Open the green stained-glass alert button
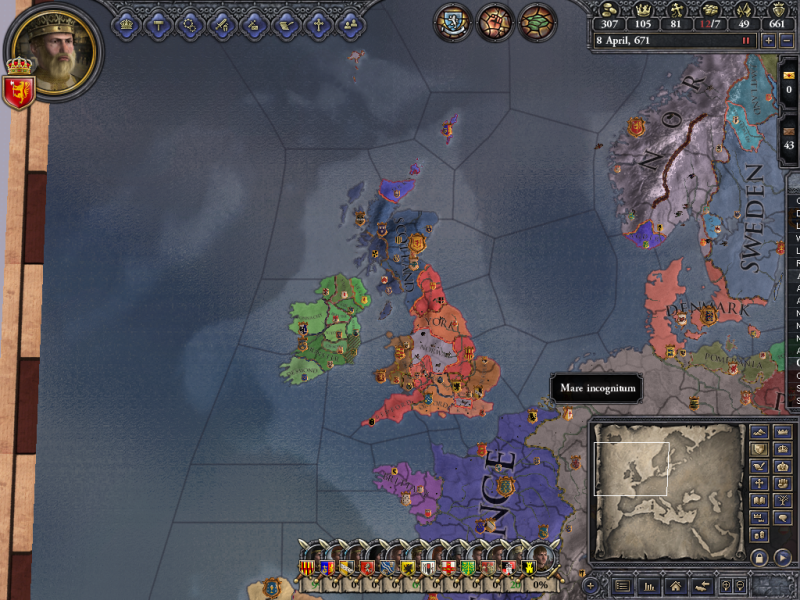Screen dimensions: 800x600 pyautogui.click(x=537, y=22)
